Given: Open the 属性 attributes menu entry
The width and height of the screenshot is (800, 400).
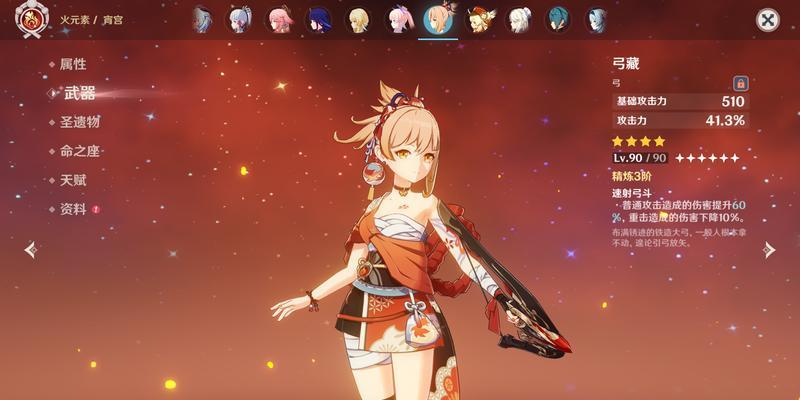Looking at the screenshot, I should pyautogui.click(x=73, y=64).
